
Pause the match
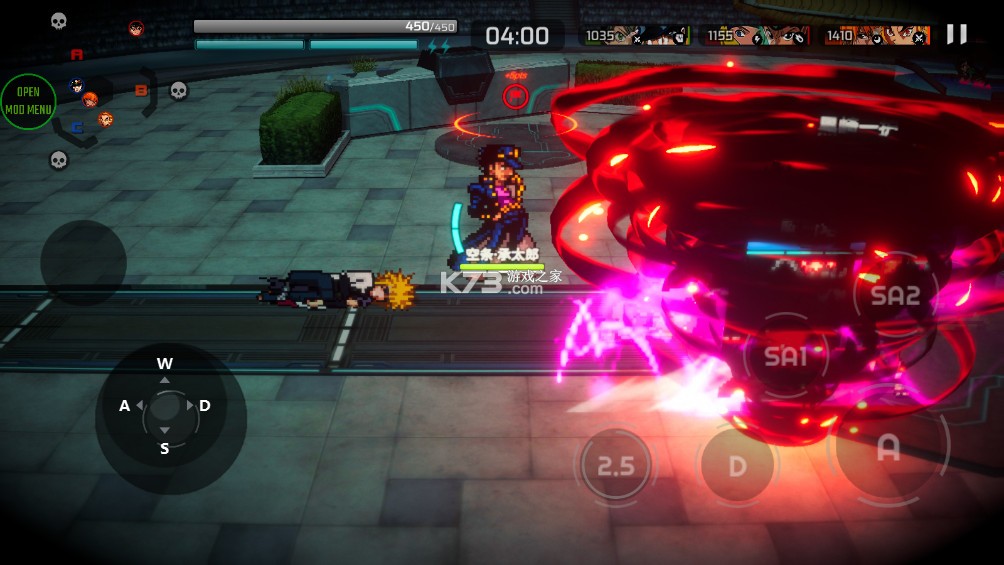coord(957,34)
